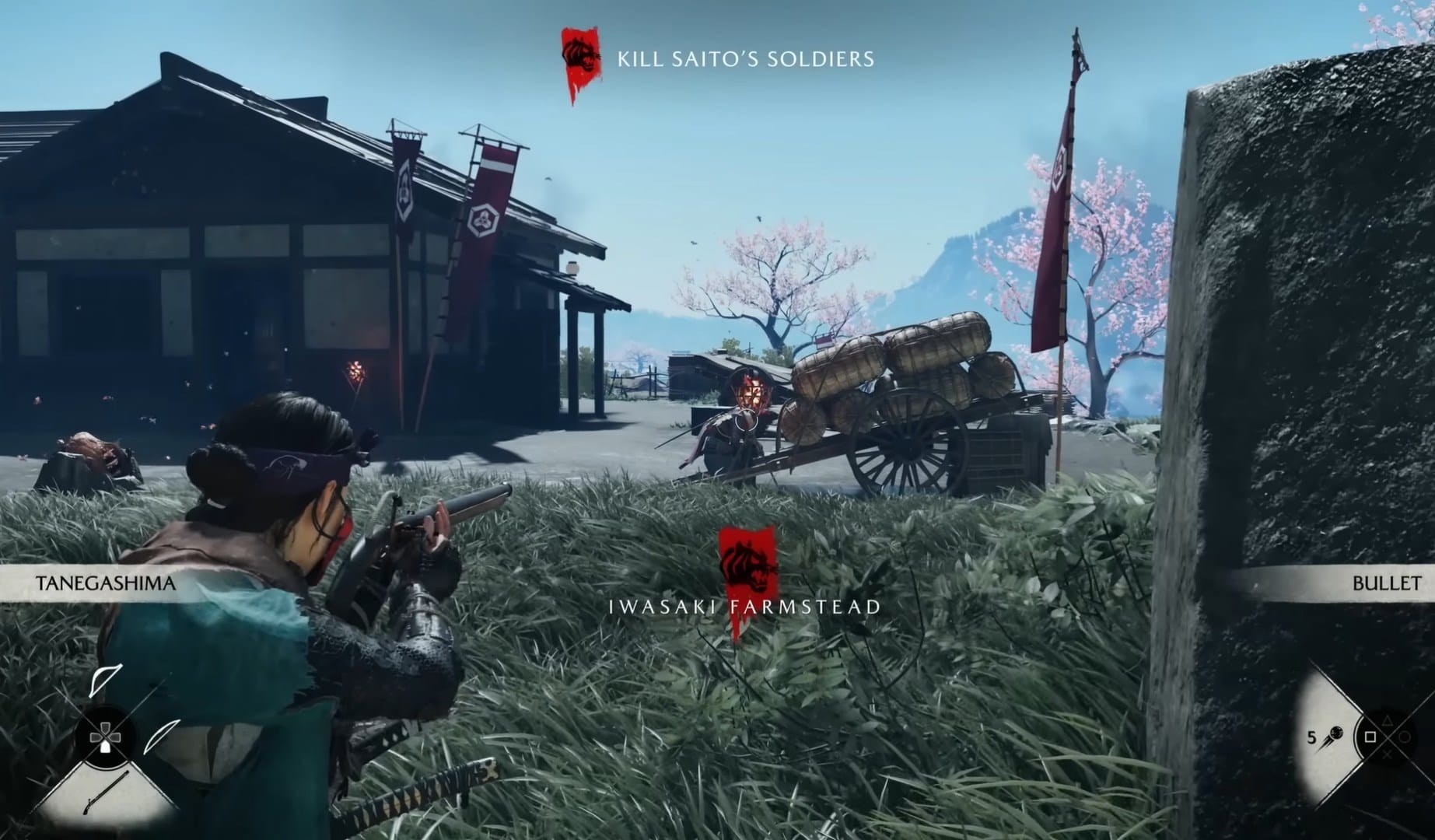Select the TANEGASHIMA label banner
Screen dimensions: 1435x840
pos(103,582)
